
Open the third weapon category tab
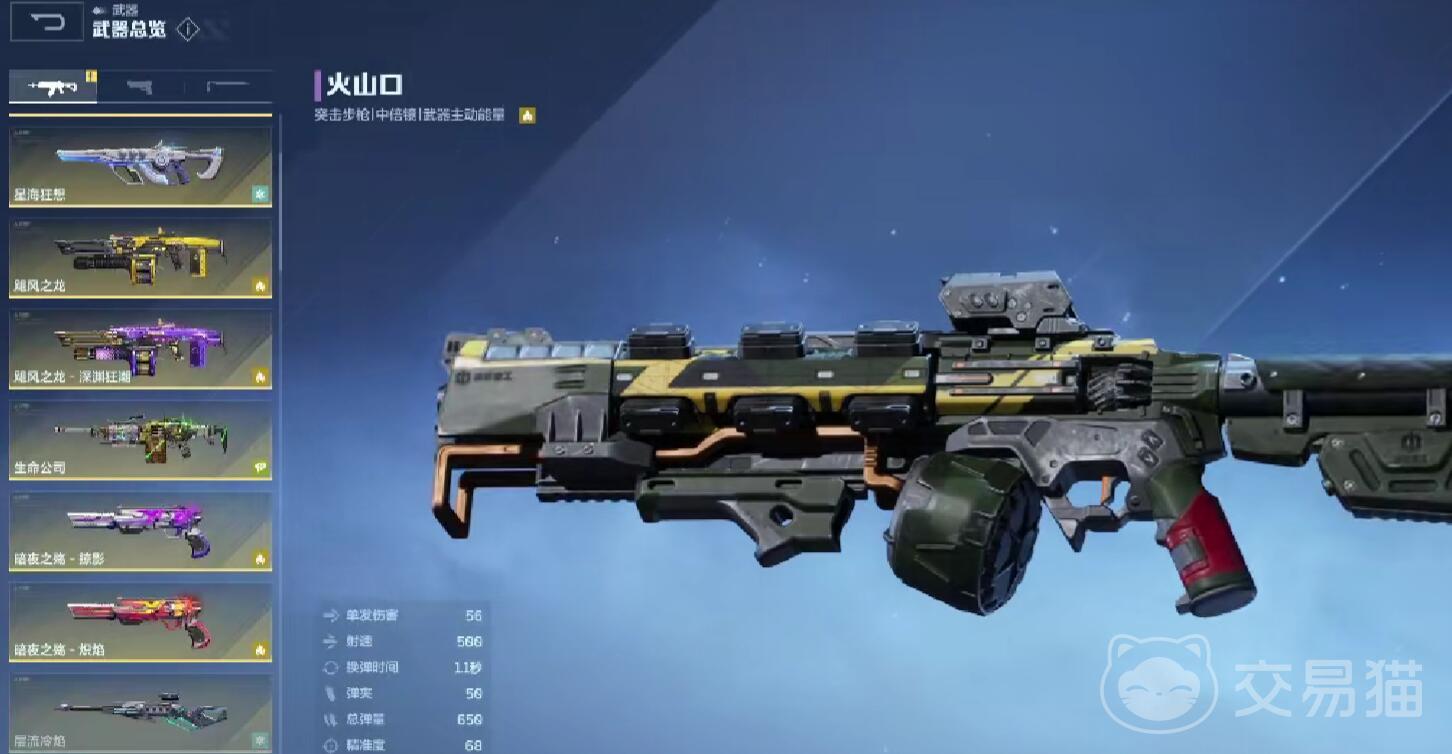point(228,88)
